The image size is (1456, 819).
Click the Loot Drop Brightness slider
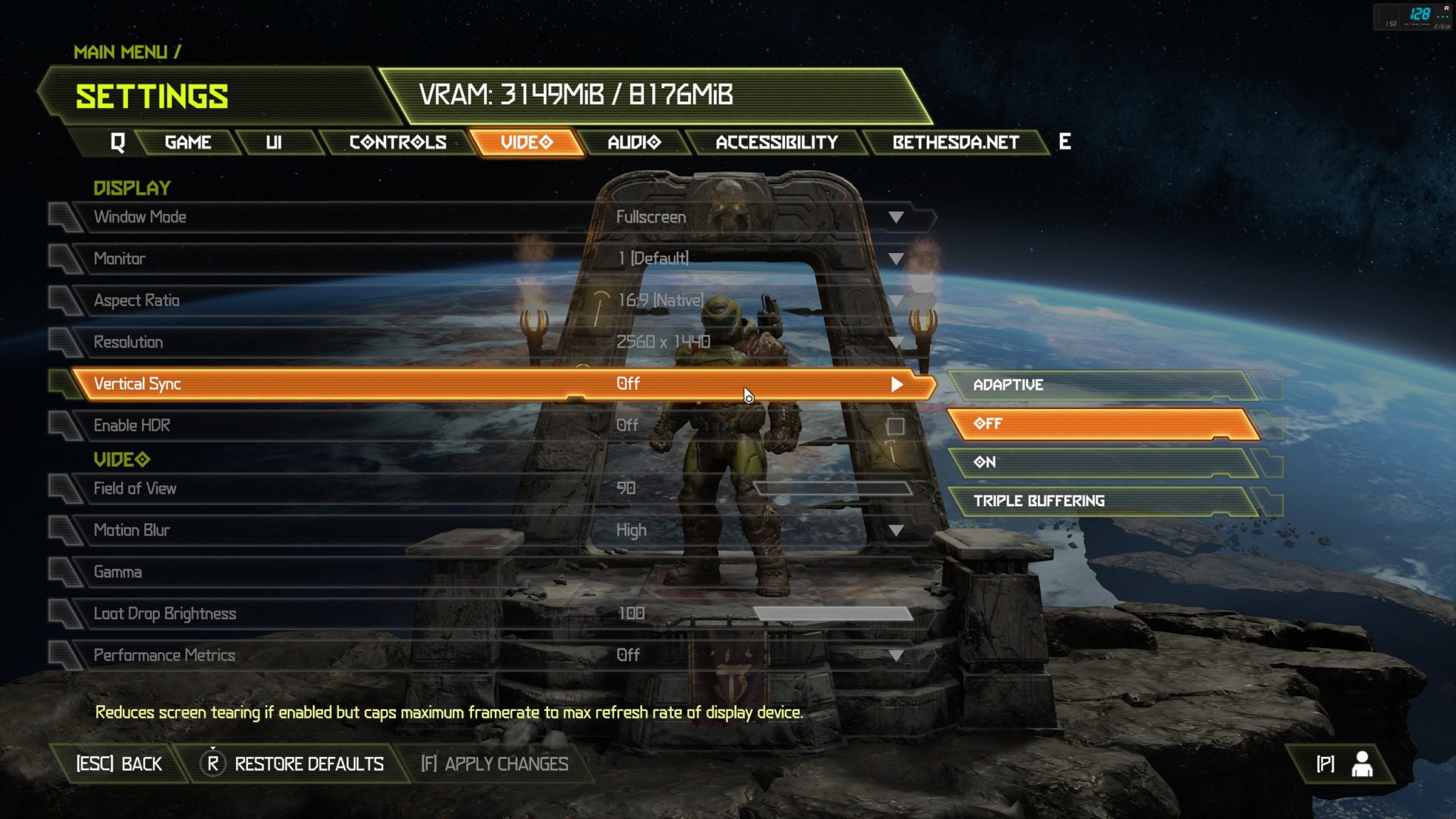(x=832, y=614)
